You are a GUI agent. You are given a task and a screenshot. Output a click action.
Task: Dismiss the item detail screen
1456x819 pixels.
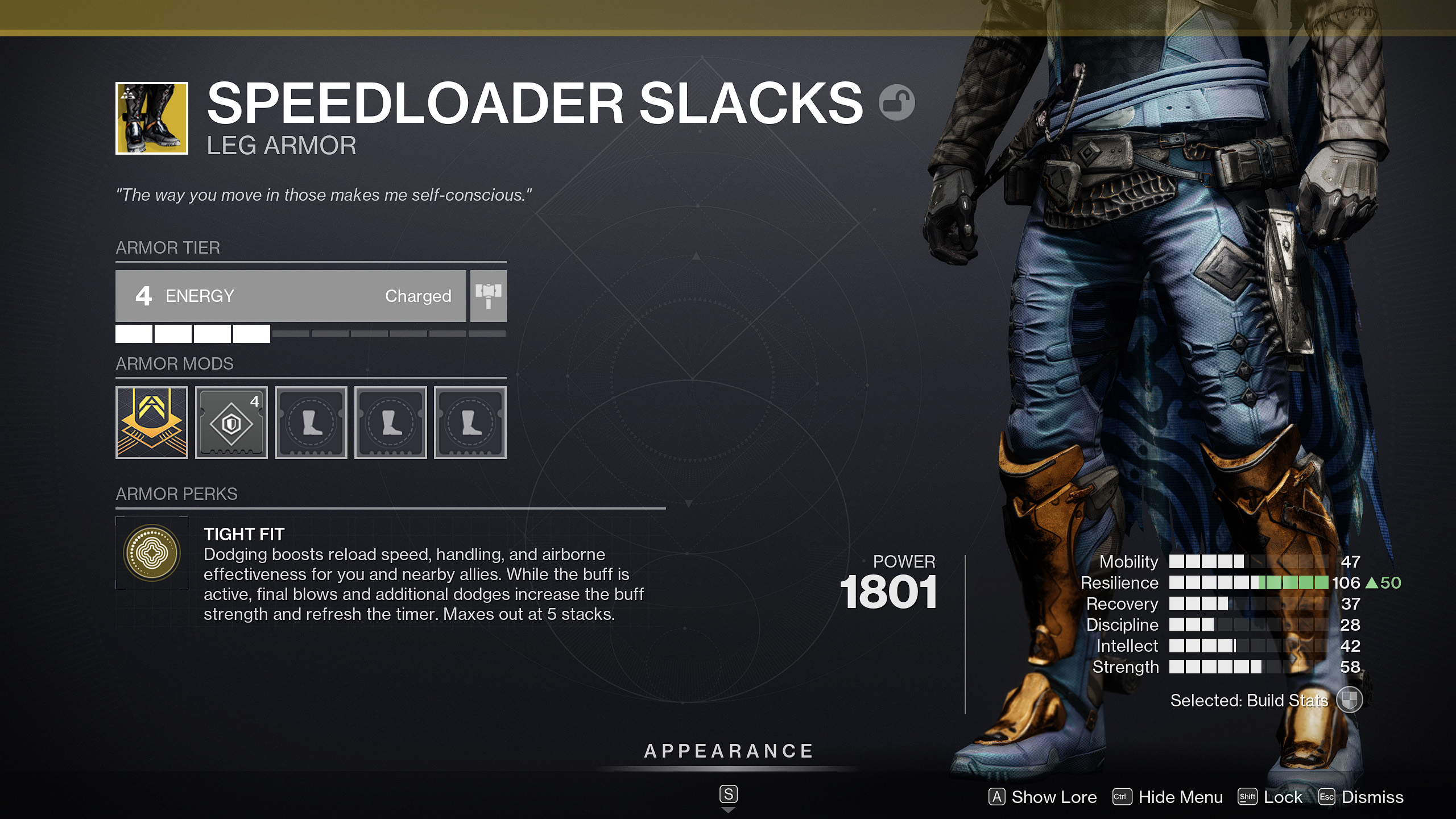pyautogui.click(x=1387, y=797)
